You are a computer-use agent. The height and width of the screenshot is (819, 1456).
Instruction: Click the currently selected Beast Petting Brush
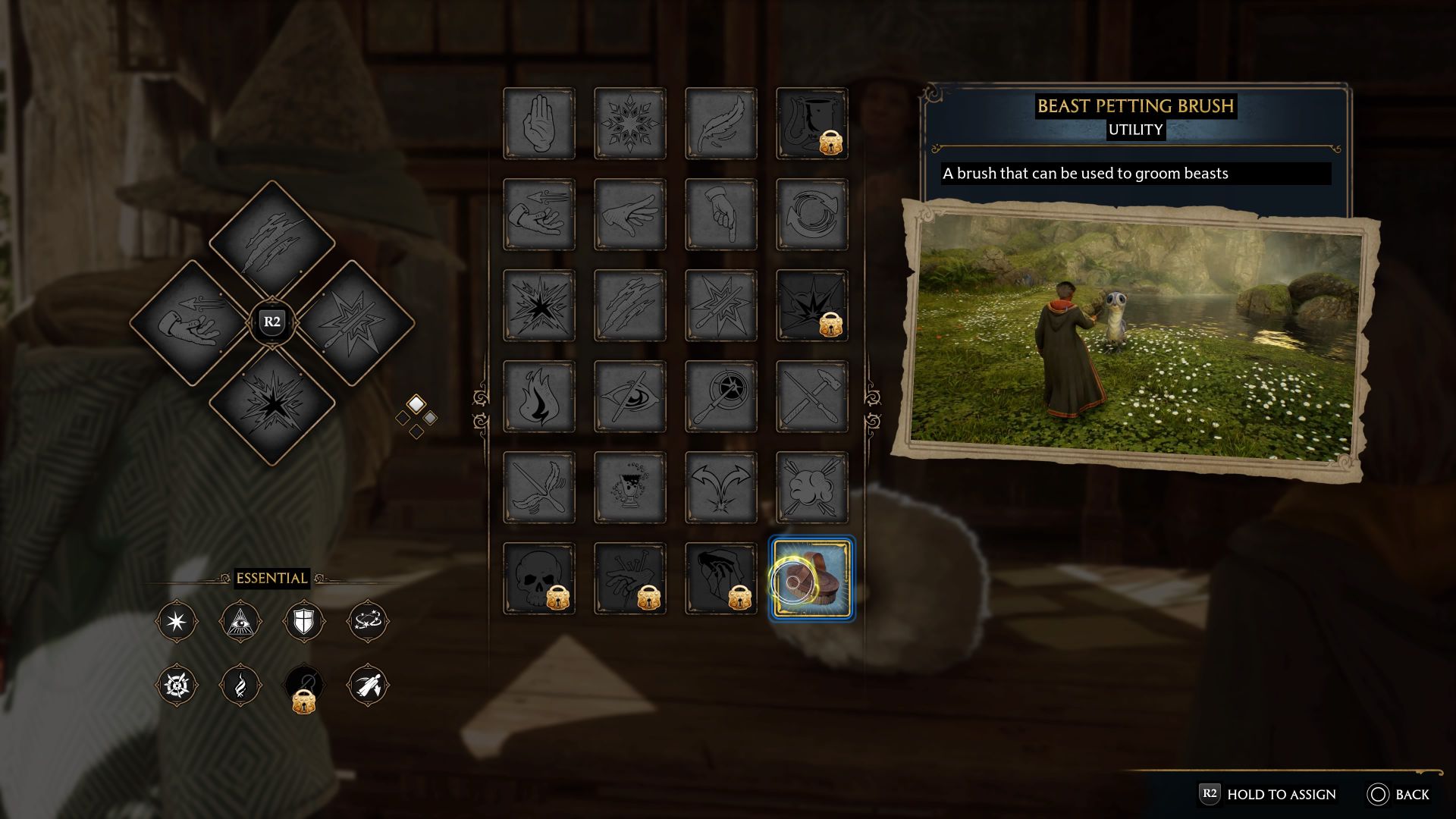point(811,578)
